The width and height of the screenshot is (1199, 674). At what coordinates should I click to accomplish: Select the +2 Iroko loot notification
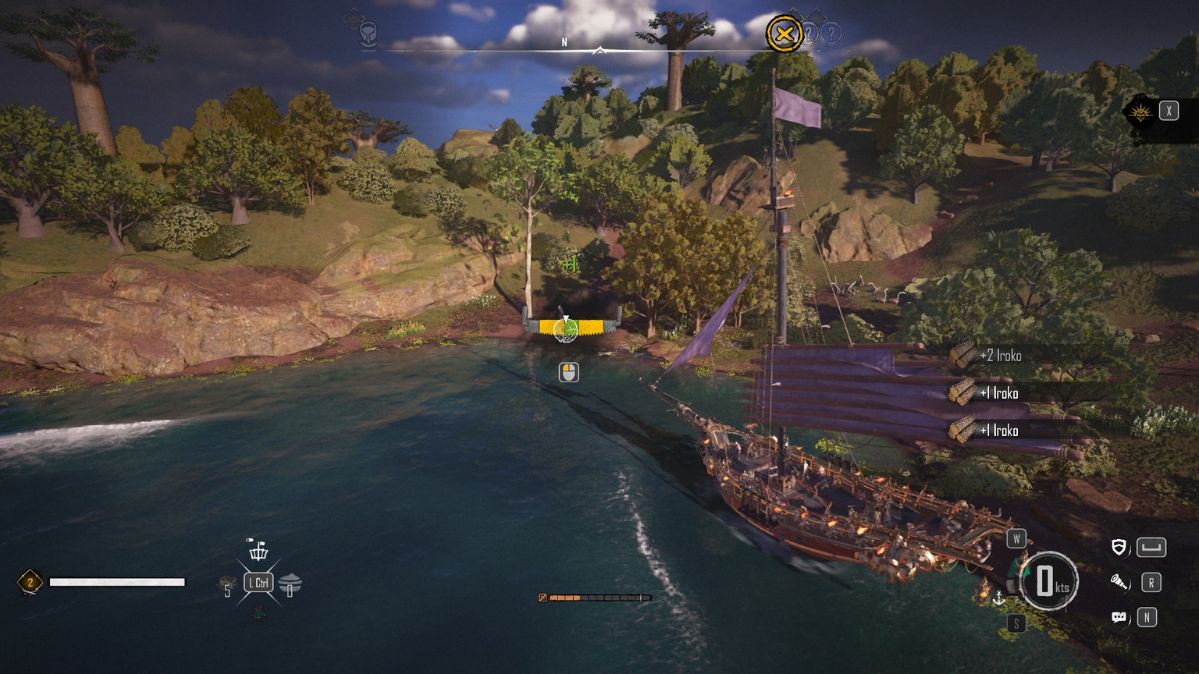pyautogui.click(x=1000, y=355)
